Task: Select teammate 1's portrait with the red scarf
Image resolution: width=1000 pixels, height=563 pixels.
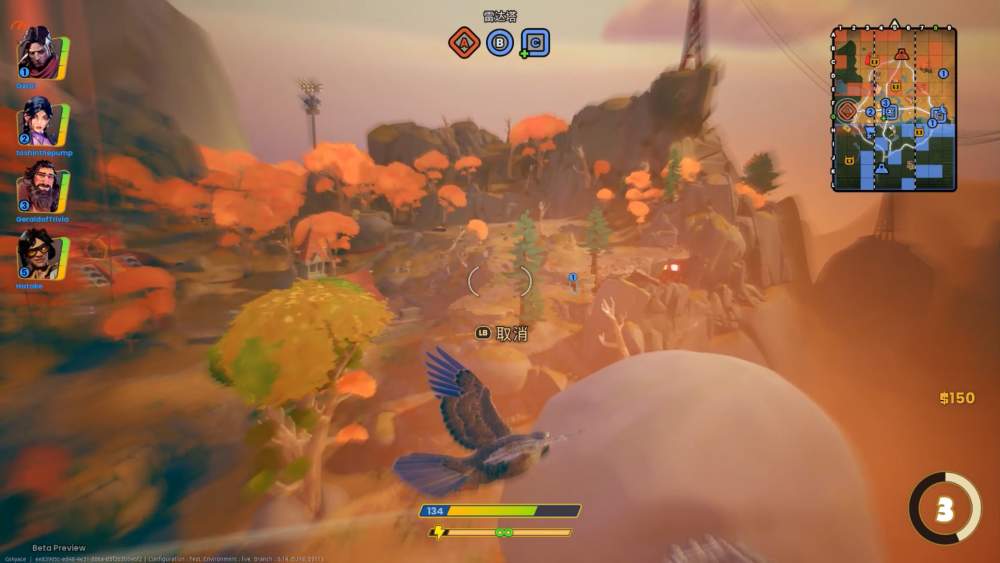Action: [x=36, y=53]
